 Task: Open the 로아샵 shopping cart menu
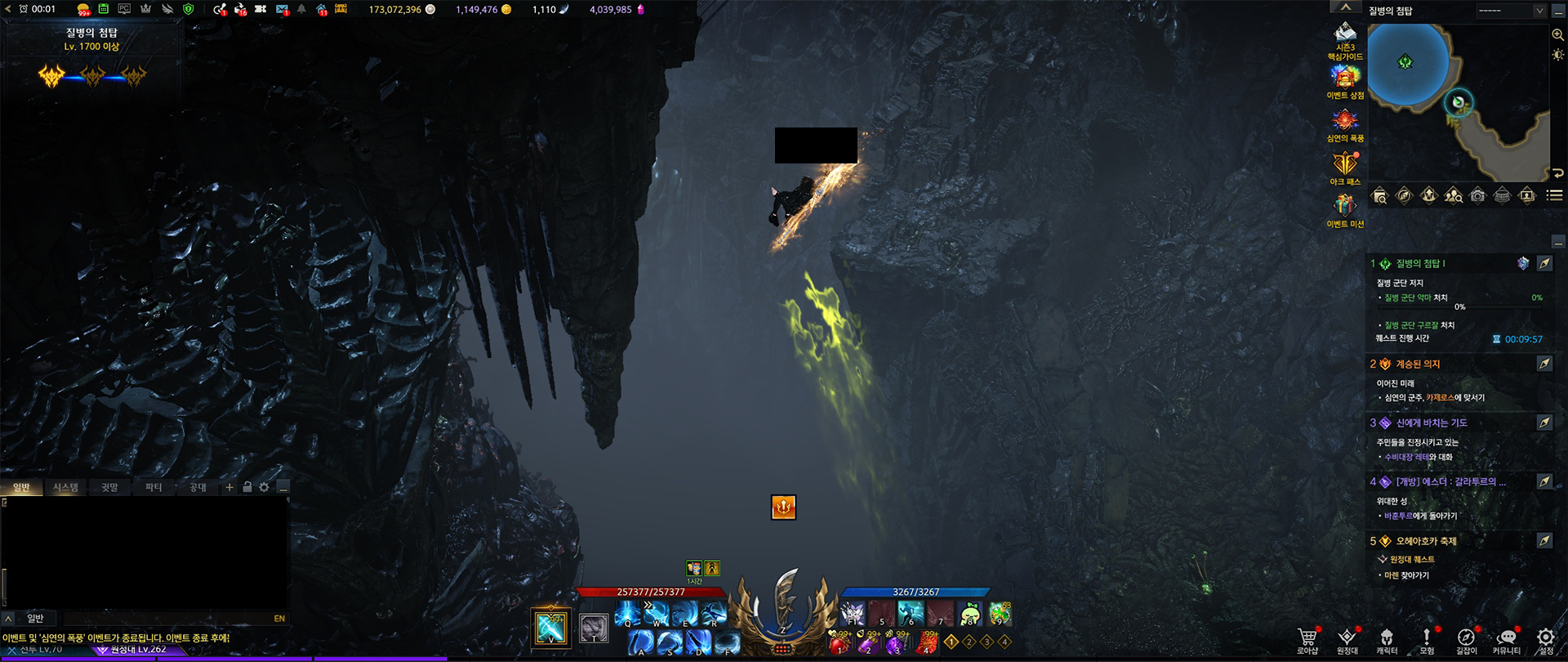[1307, 639]
